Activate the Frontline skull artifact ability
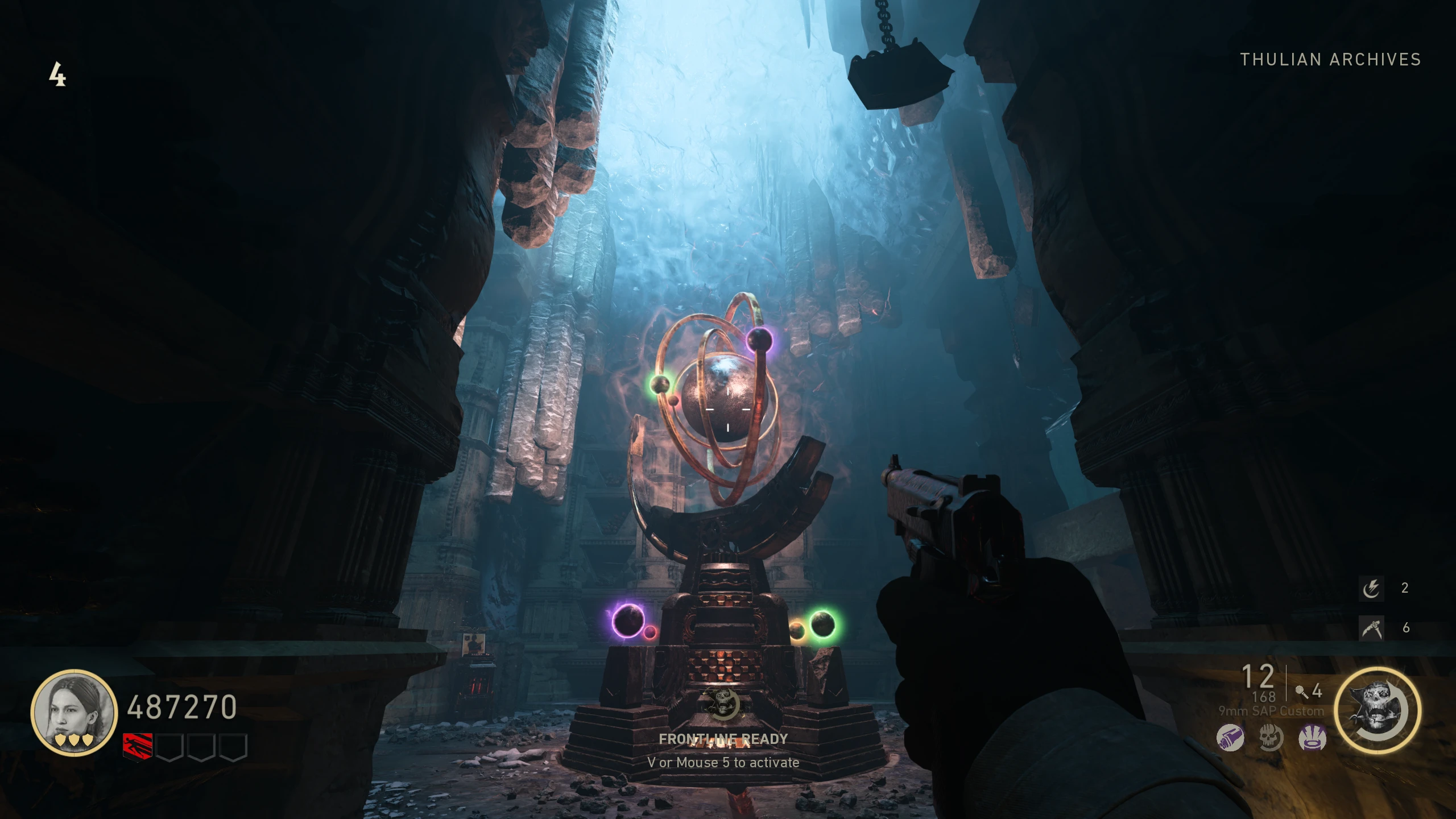Screen dimensions: 1456x819 point(1377,710)
